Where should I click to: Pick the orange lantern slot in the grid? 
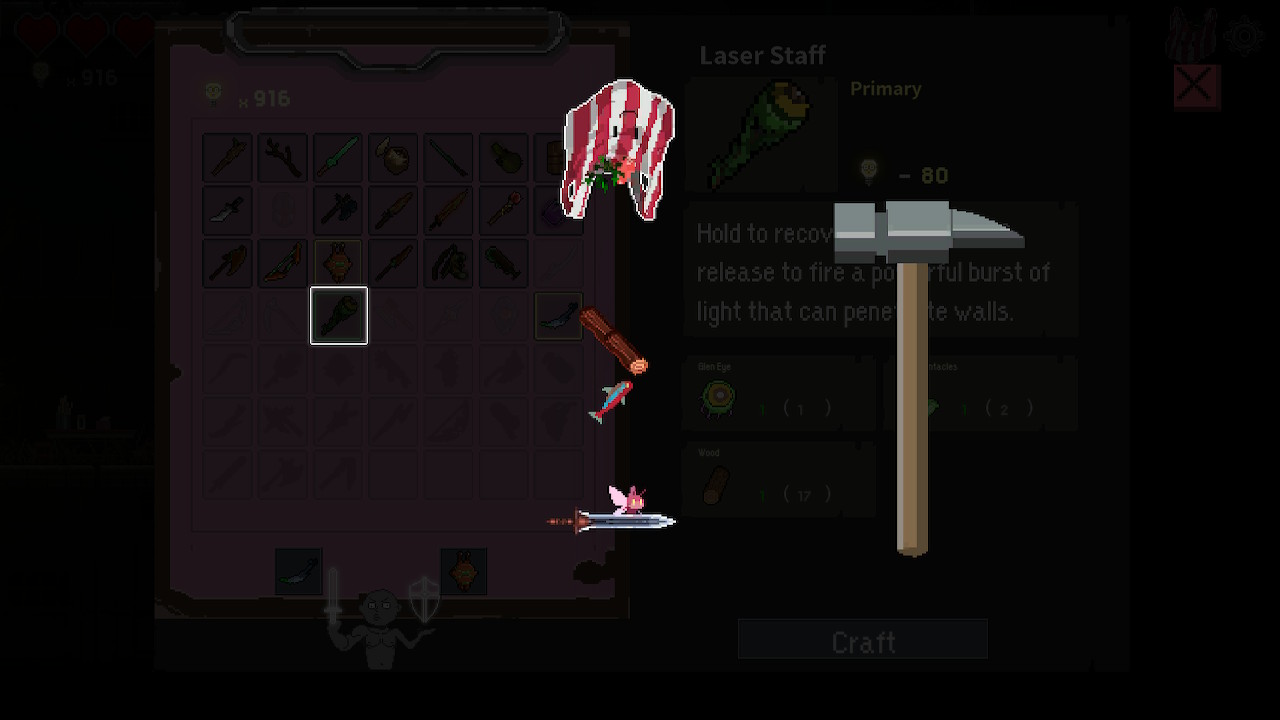[338, 264]
